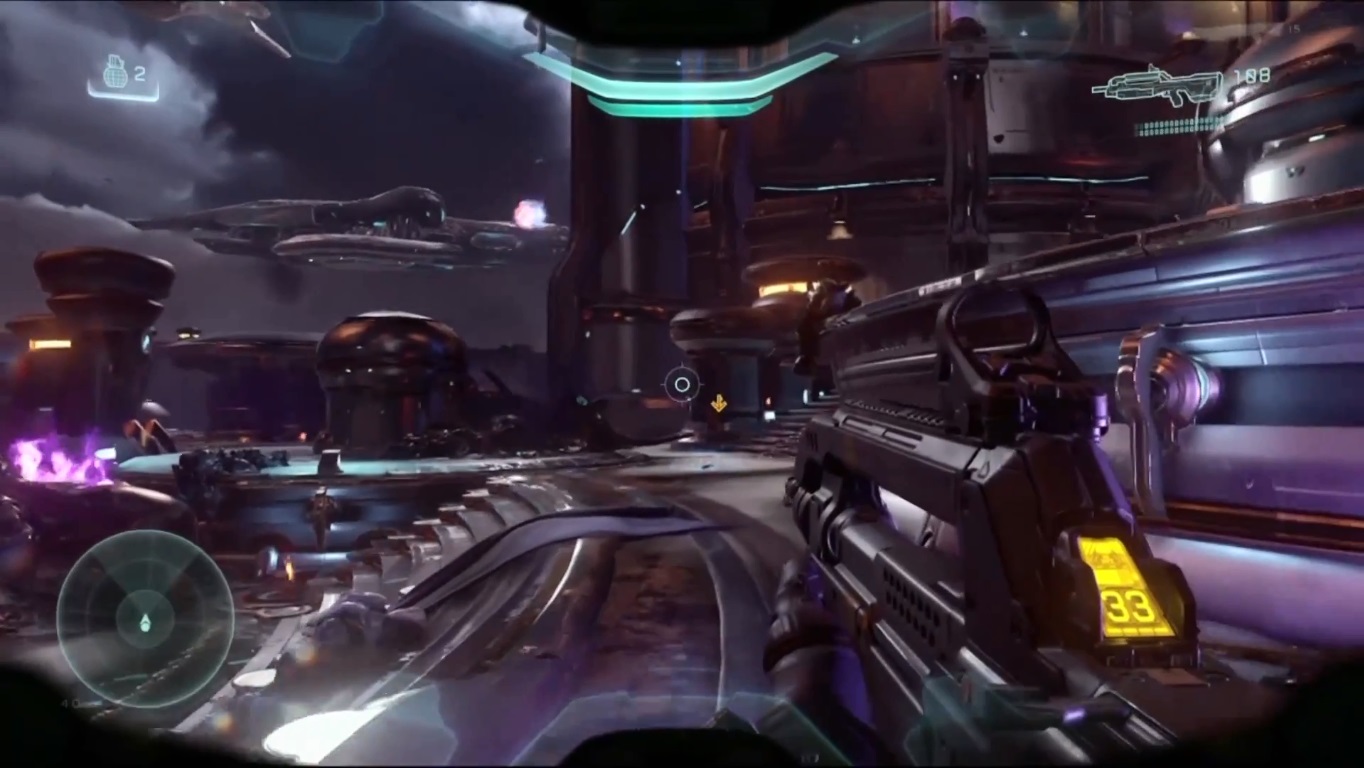Open the circular motion tracker radar
The image size is (1364, 768).
point(145,619)
